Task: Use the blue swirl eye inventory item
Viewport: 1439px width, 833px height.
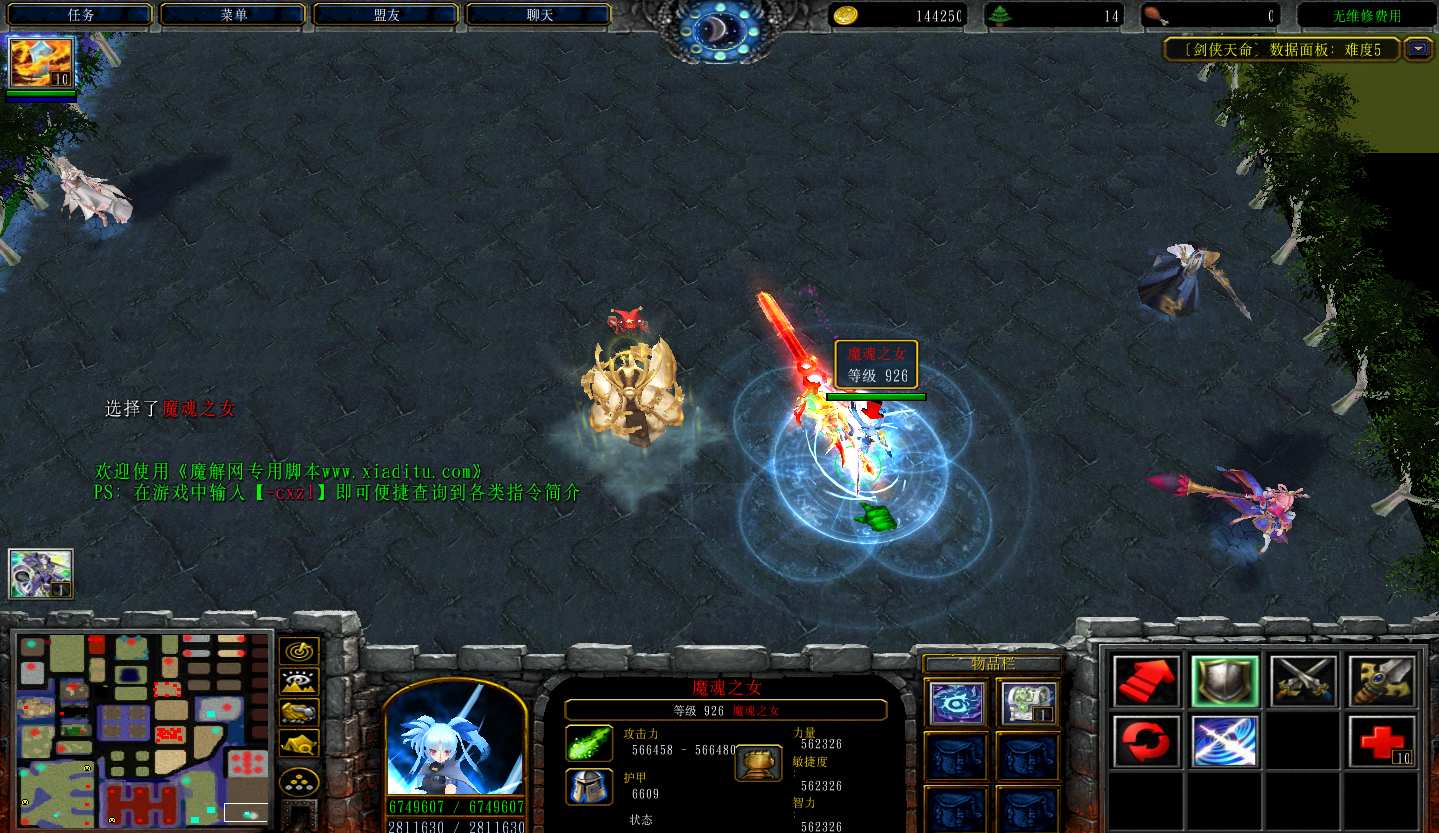Action: click(957, 703)
